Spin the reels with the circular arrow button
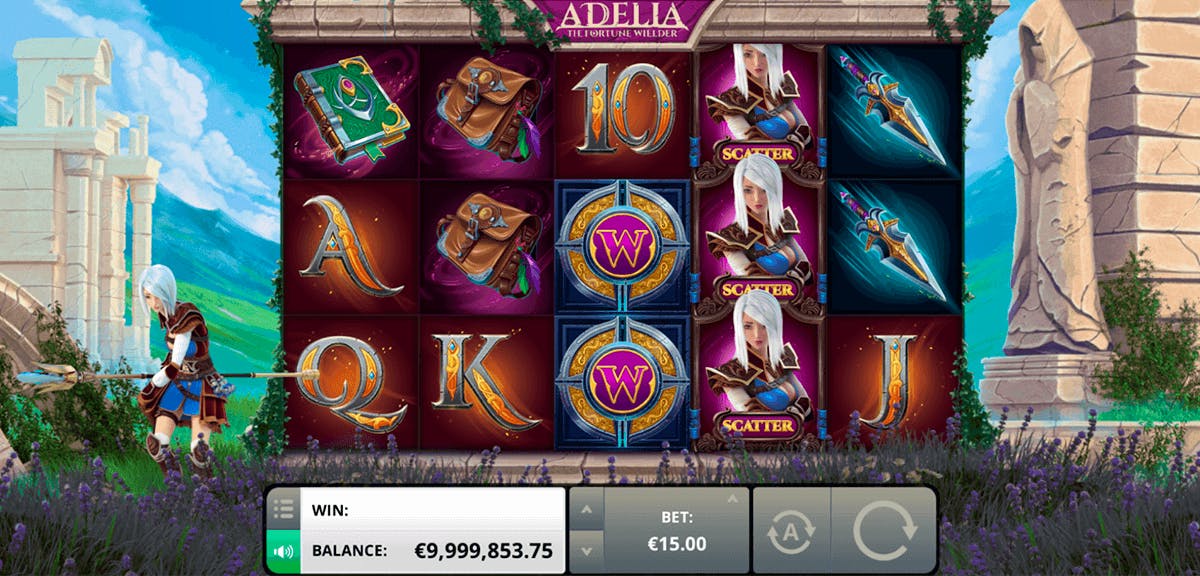The width and height of the screenshot is (1200, 576). coord(883,530)
